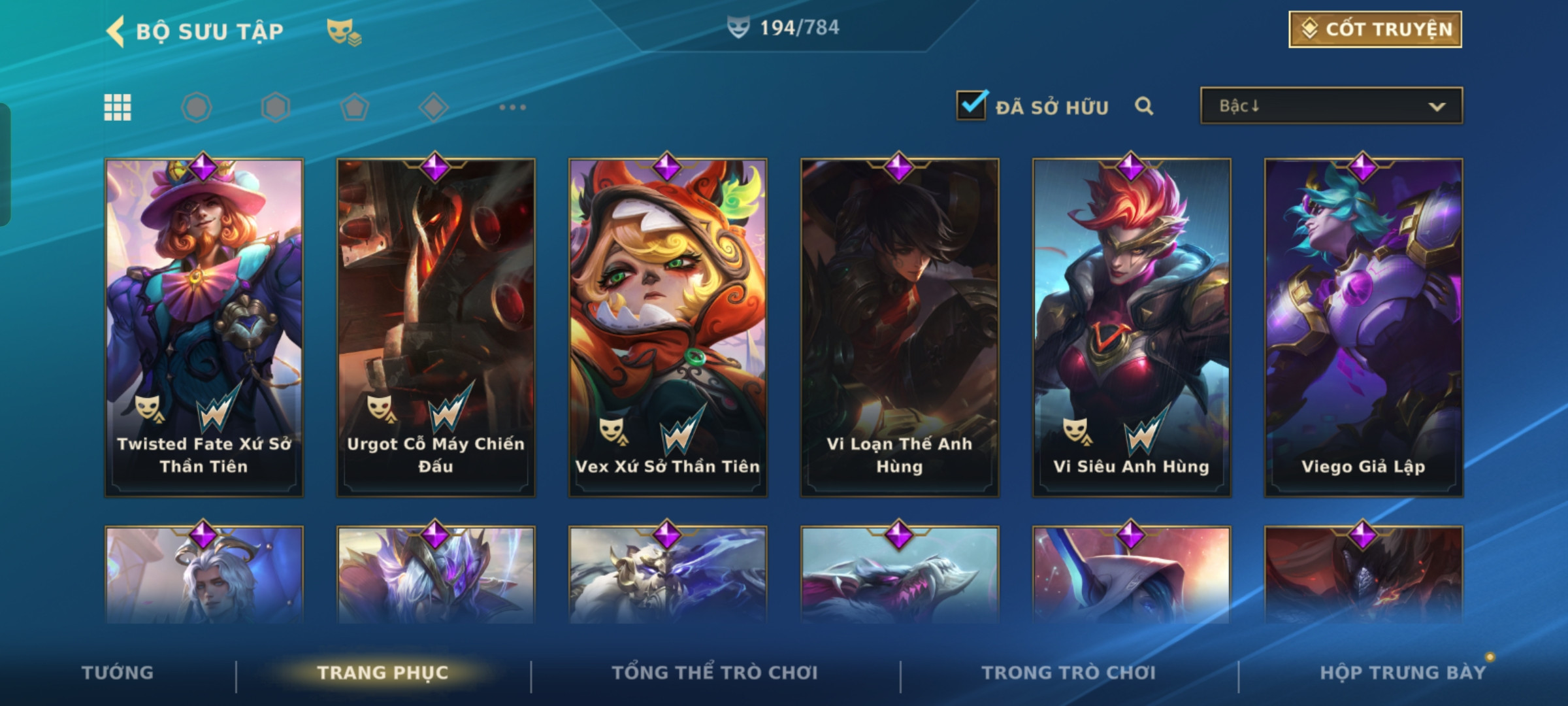This screenshot has width=1568, height=706.
Task: Expand the Bậc sort dropdown
Action: (x=1331, y=106)
